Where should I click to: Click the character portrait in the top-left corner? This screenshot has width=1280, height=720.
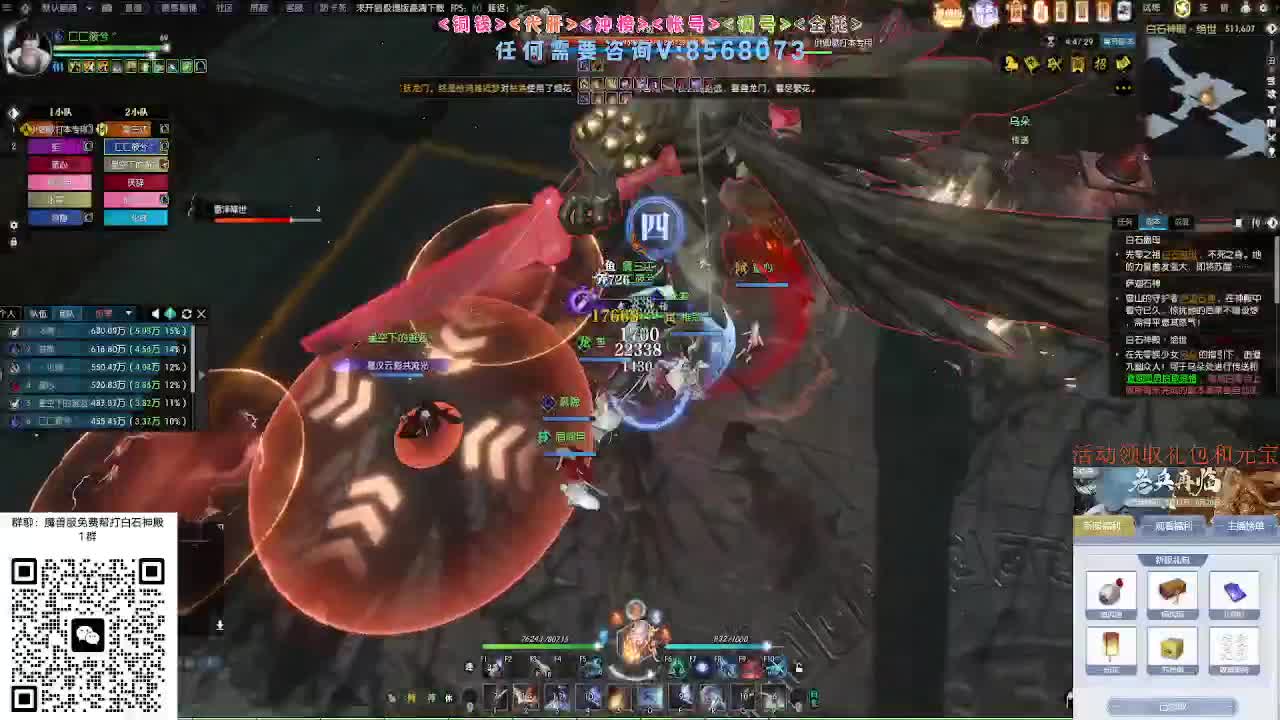pyautogui.click(x=28, y=50)
